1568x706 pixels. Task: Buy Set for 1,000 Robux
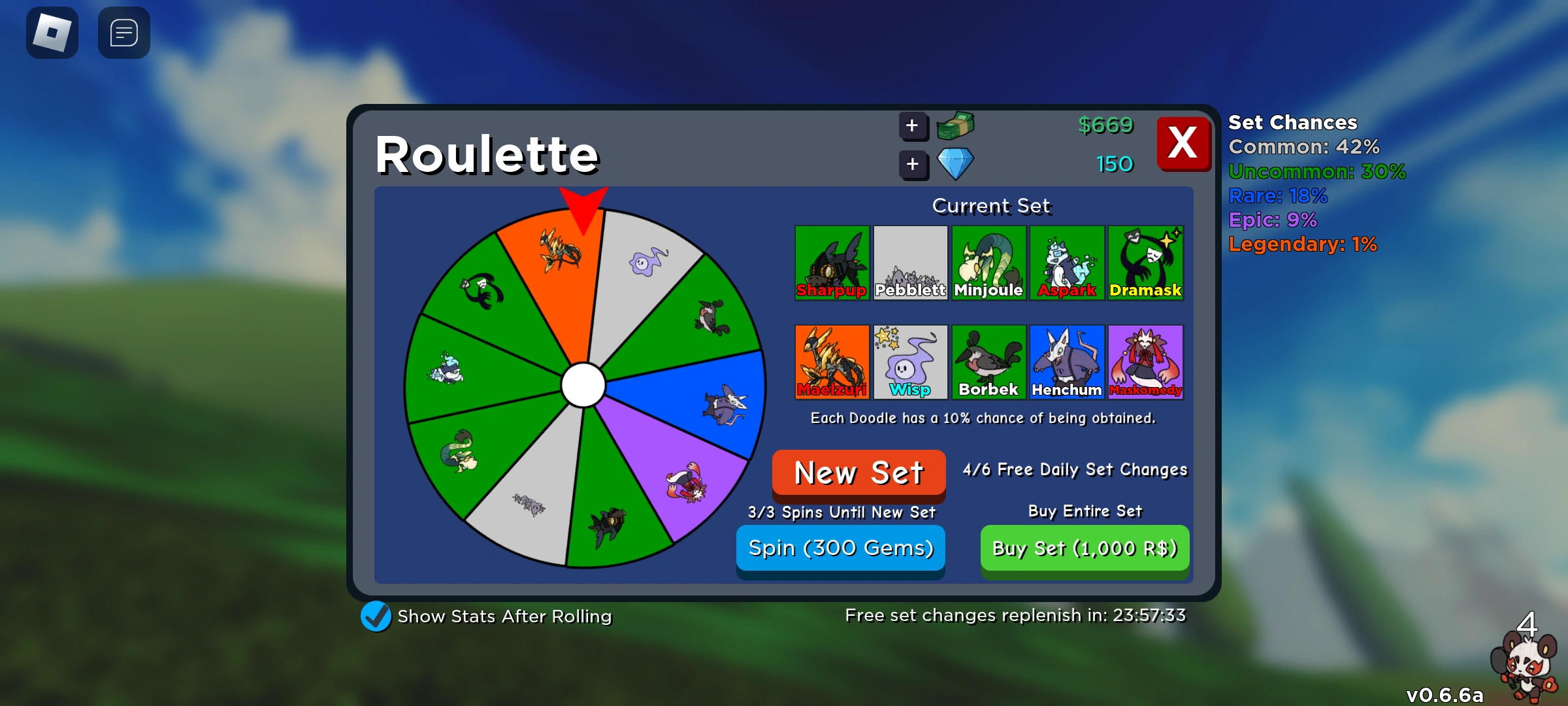click(x=1085, y=548)
